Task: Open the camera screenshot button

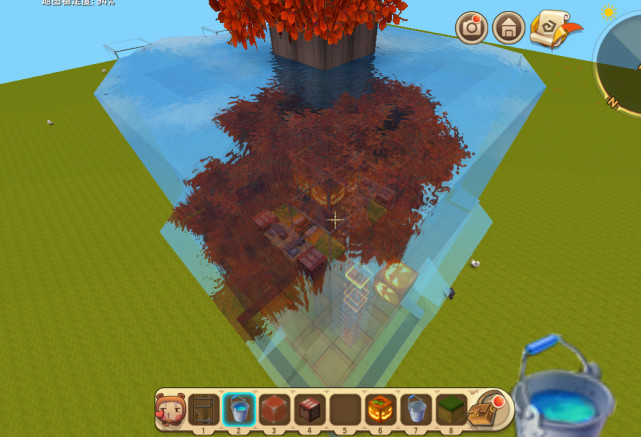Action: pos(472,27)
